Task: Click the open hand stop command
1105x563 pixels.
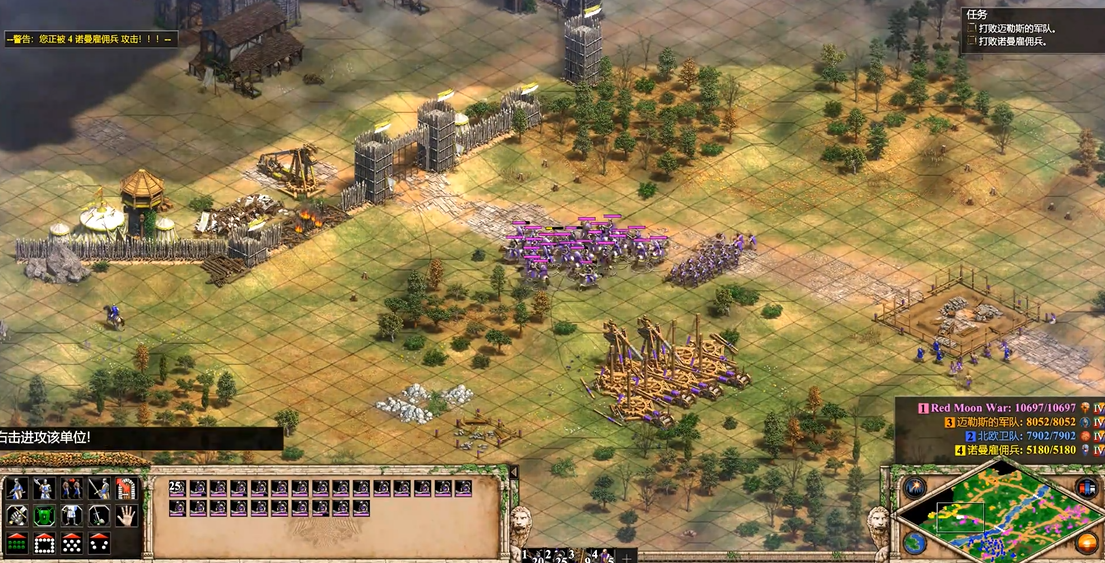Action: pyautogui.click(x=125, y=516)
